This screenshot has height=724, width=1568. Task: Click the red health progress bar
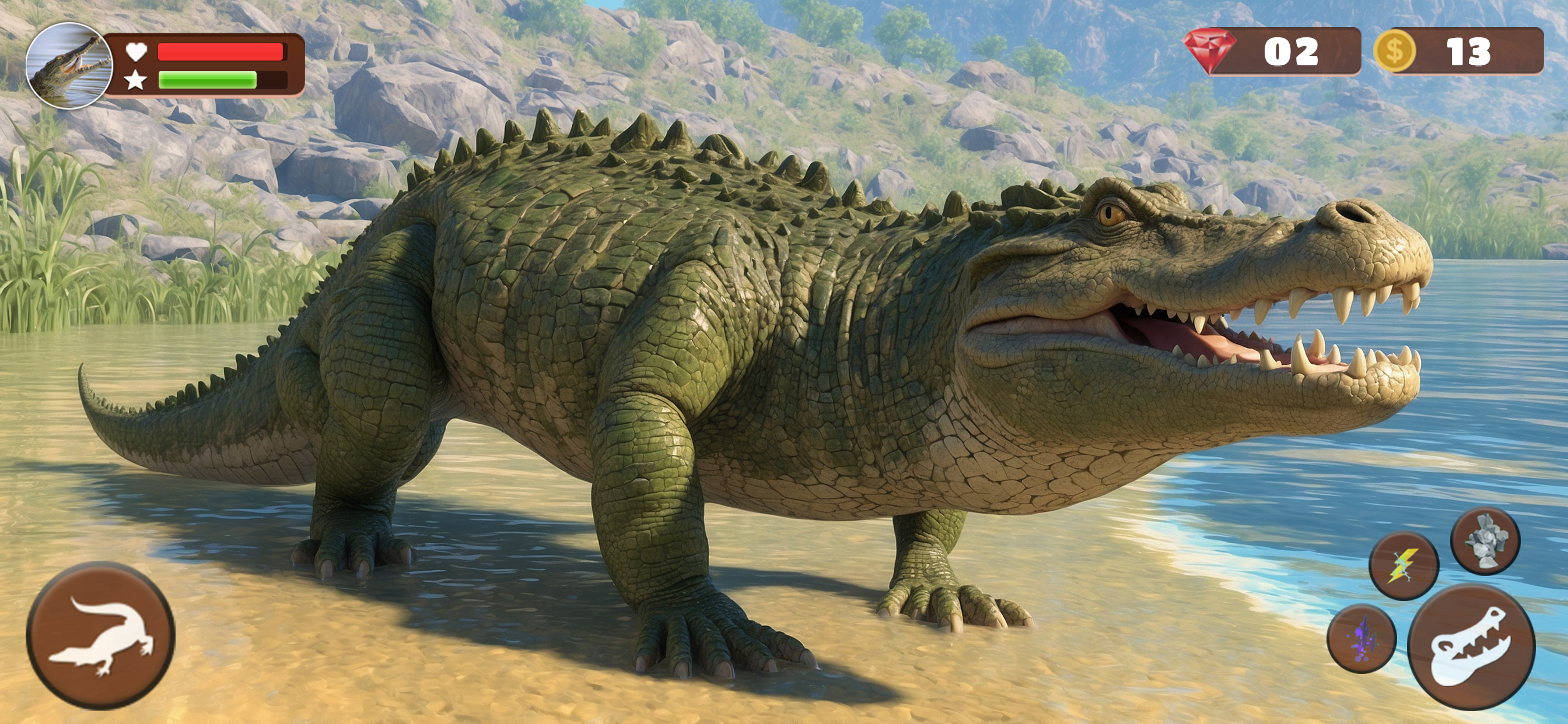click(x=220, y=52)
